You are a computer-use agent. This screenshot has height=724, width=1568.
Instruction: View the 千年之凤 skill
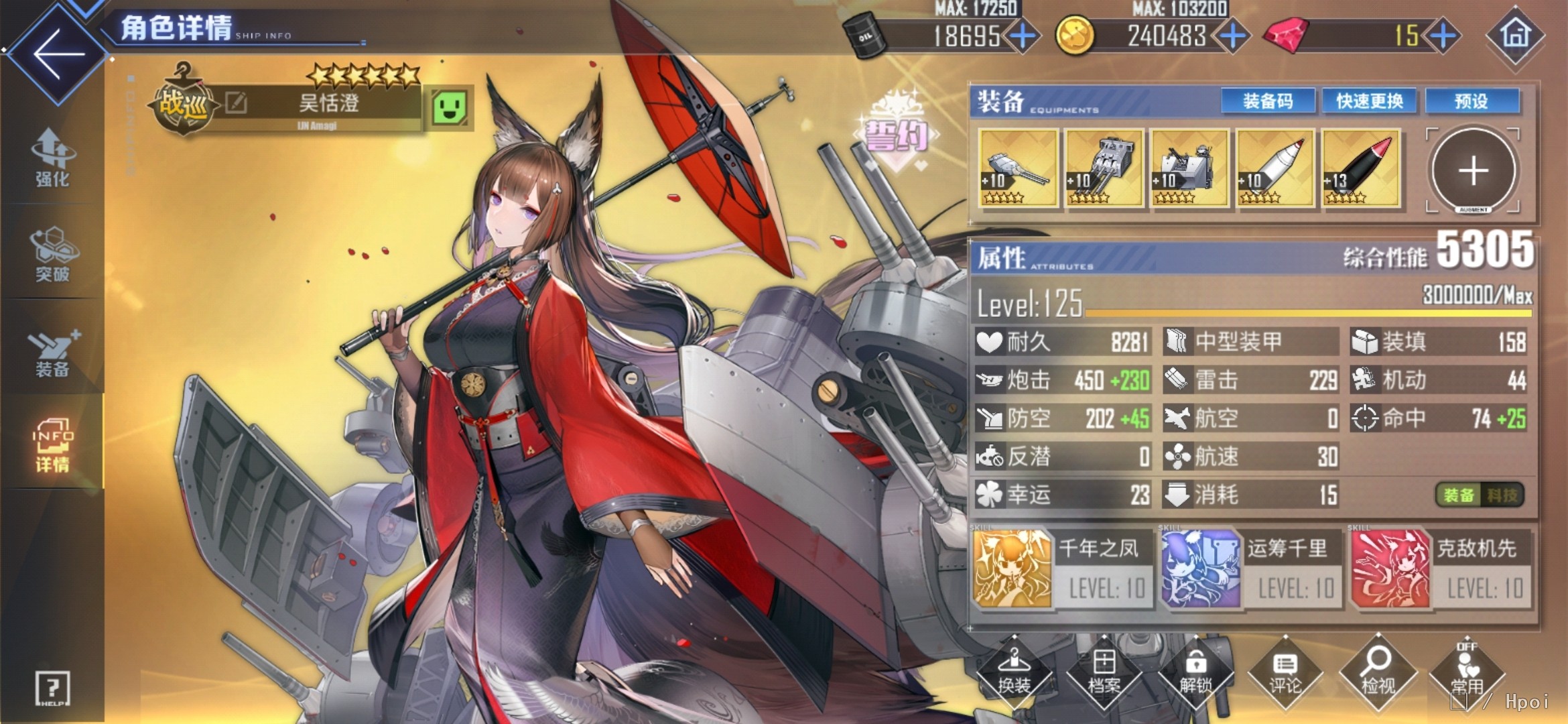coord(1063,568)
